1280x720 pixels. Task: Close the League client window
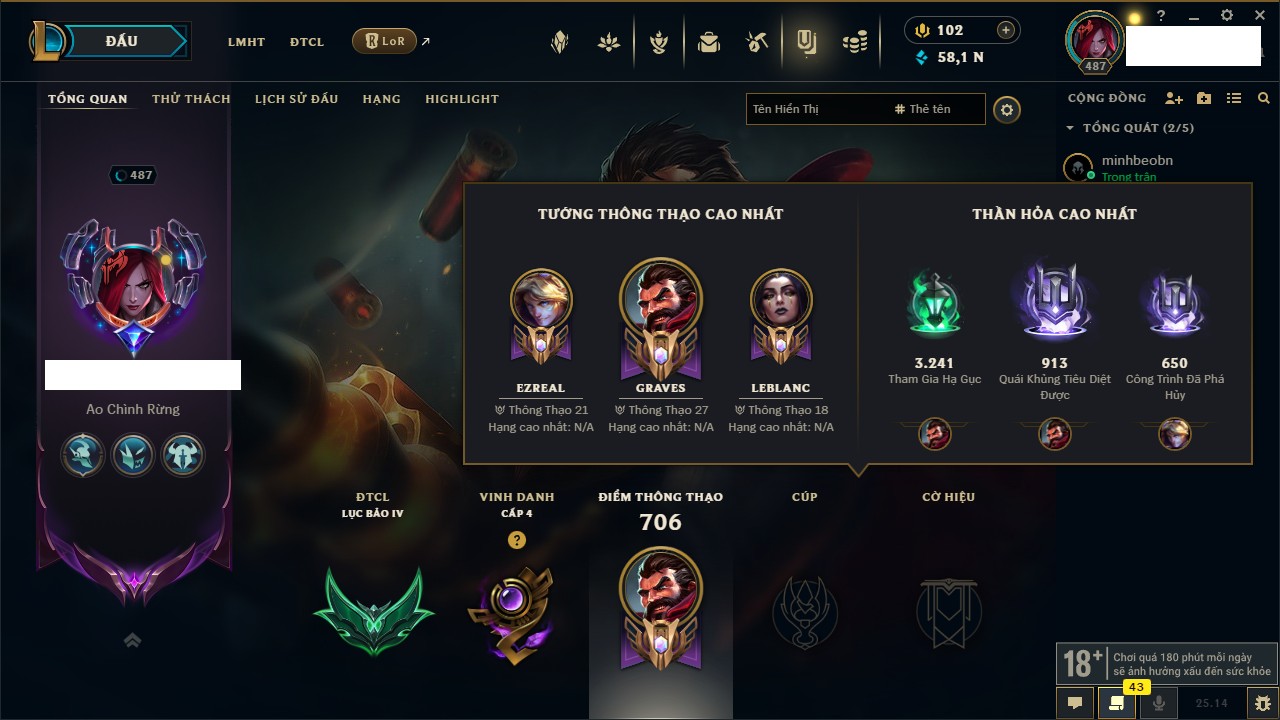1257,16
